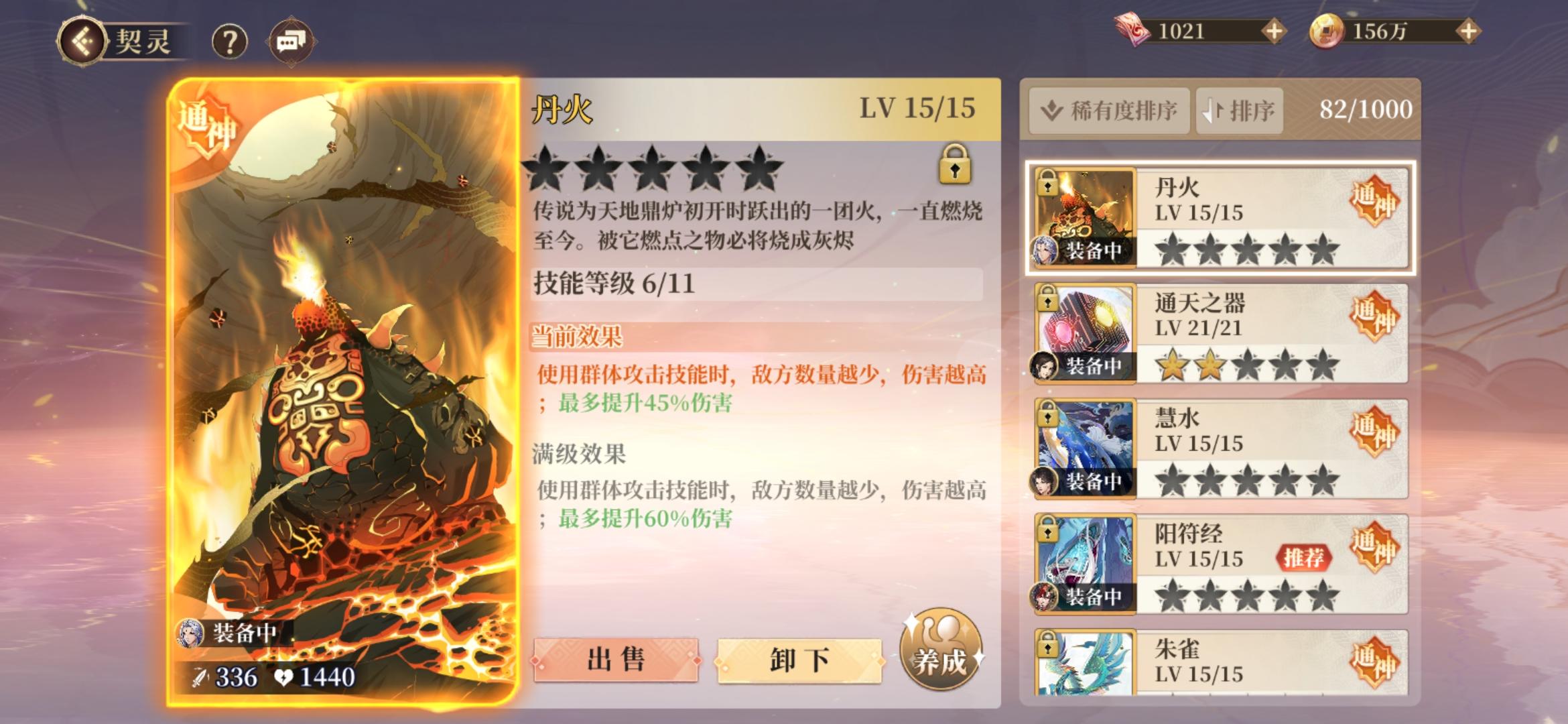Toggle the lock on 通天之器 thumbnail
1568x724 pixels.
[1048, 301]
